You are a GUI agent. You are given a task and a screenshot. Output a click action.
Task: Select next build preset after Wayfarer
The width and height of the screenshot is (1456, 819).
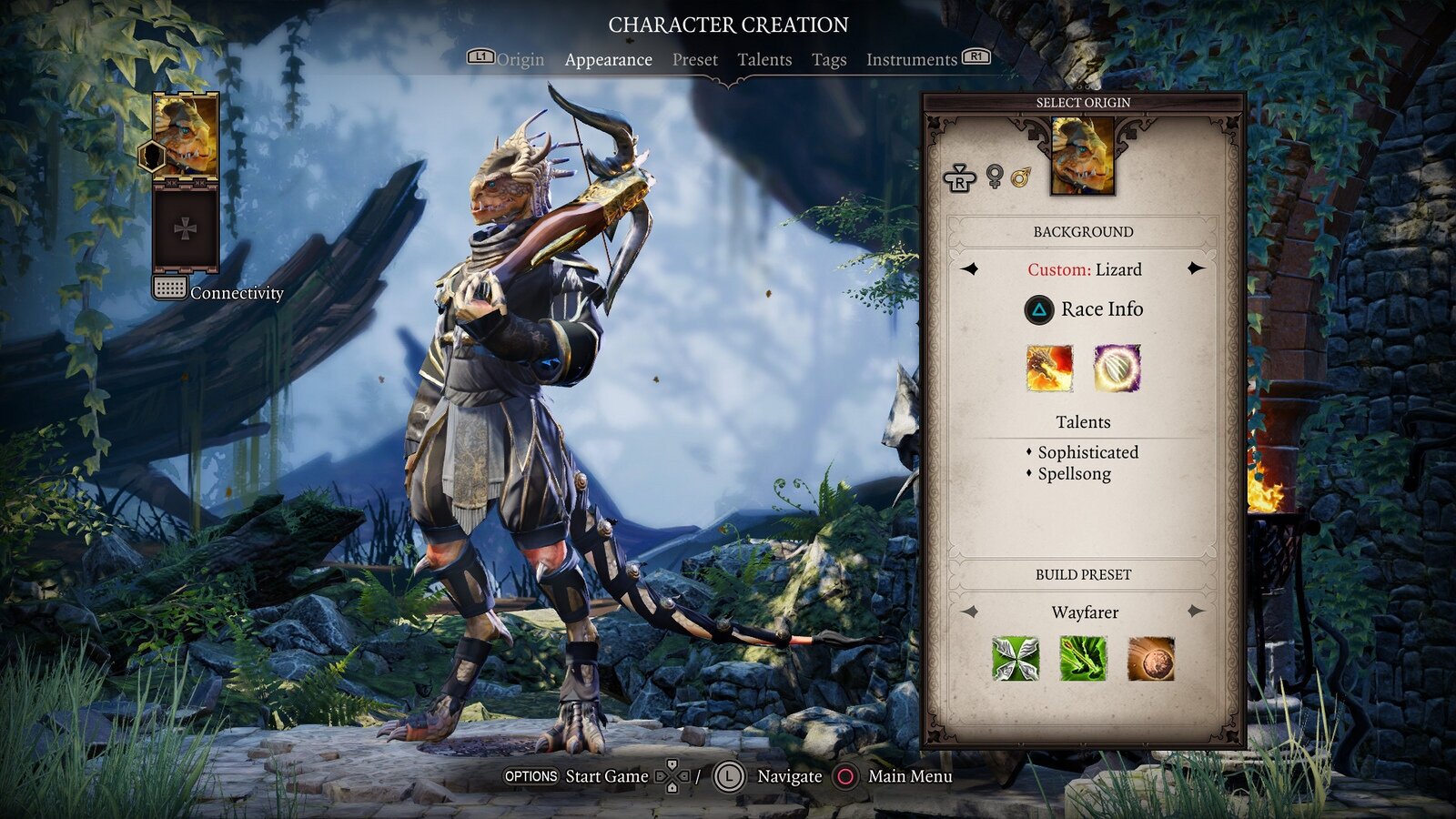coord(1196,612)
